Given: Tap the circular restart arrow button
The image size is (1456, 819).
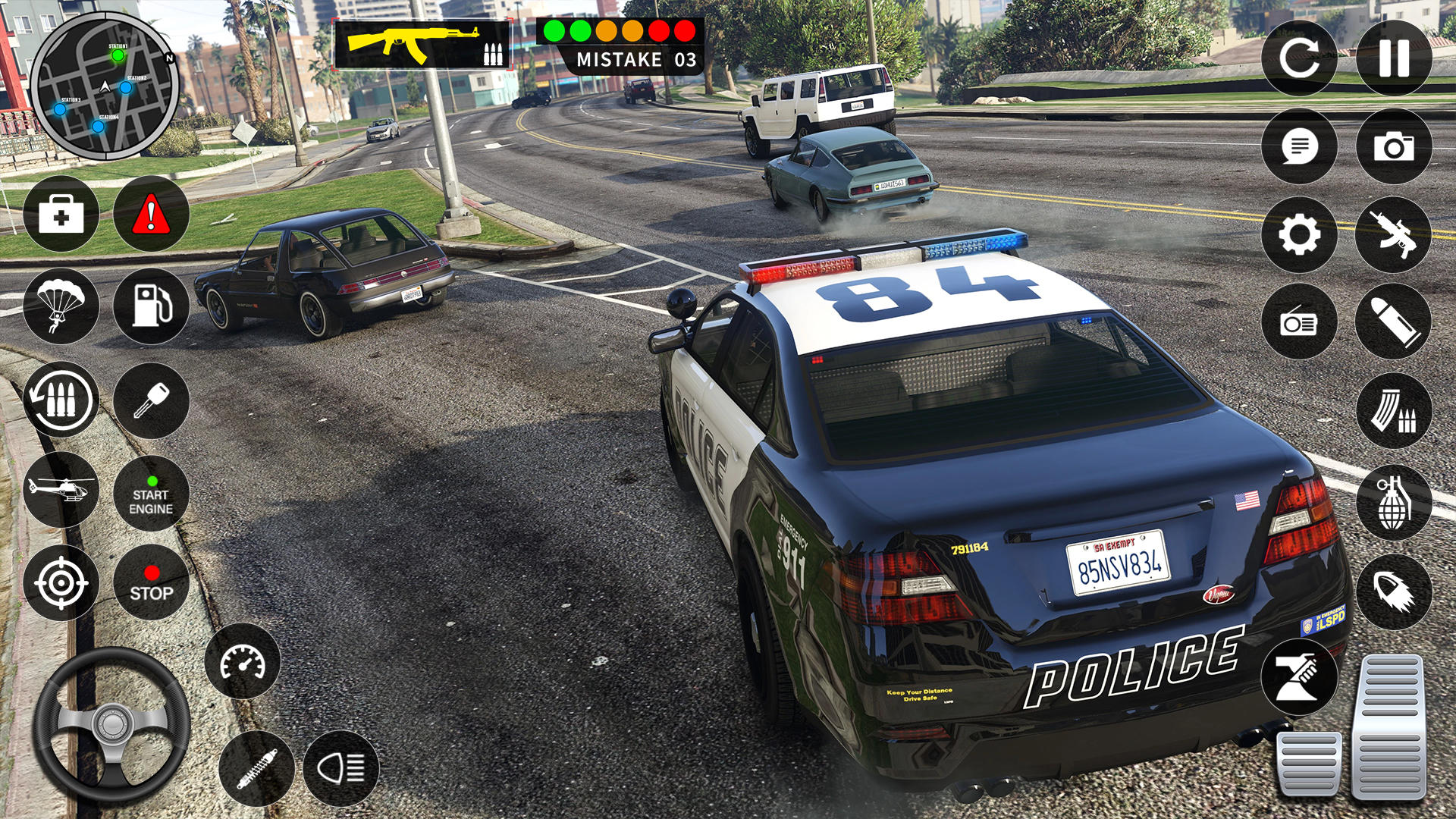Looking at the screenshot, I should coord(1299,58).
